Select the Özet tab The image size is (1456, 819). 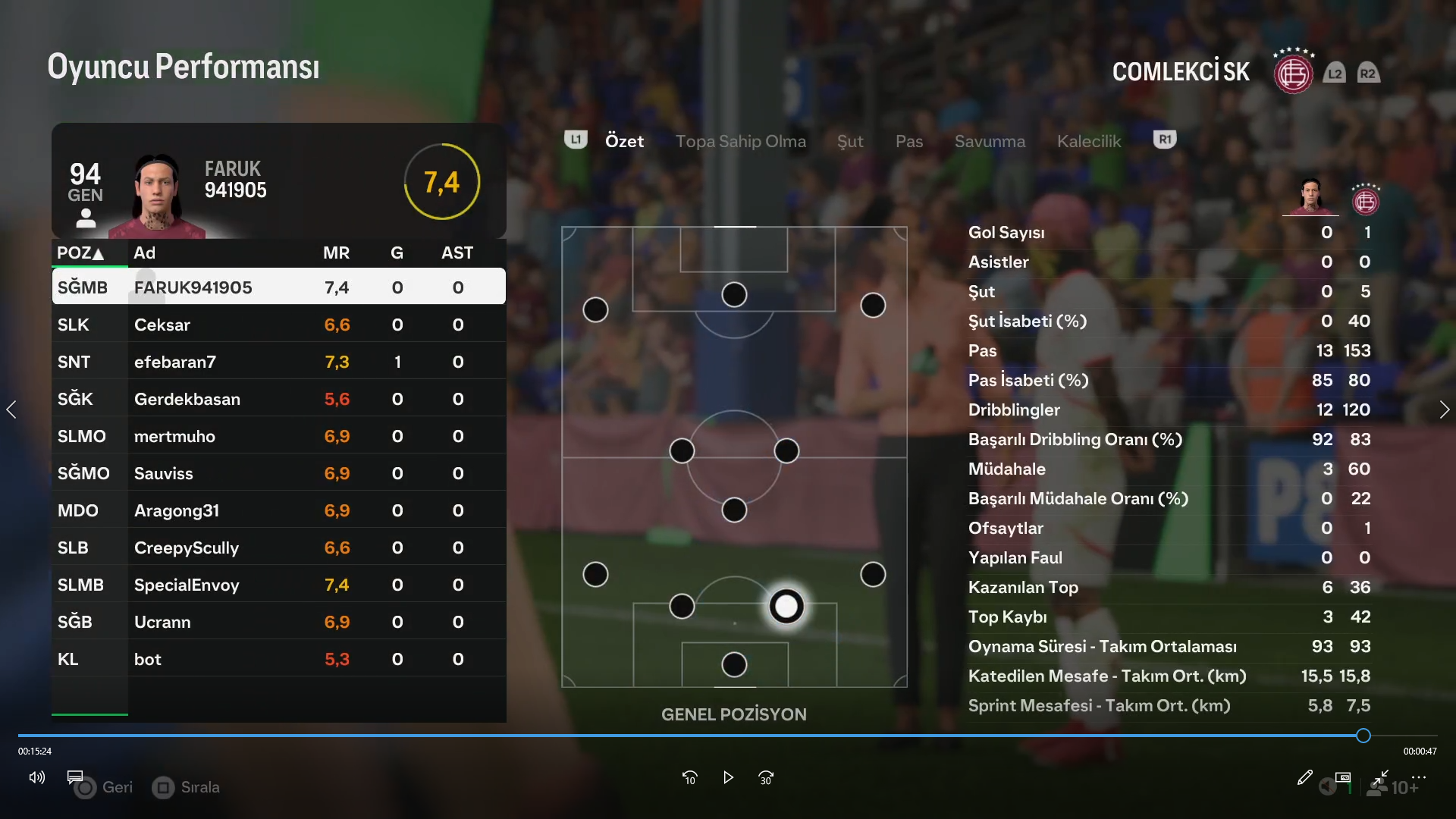pyautogui.click(x=624, y=141)
